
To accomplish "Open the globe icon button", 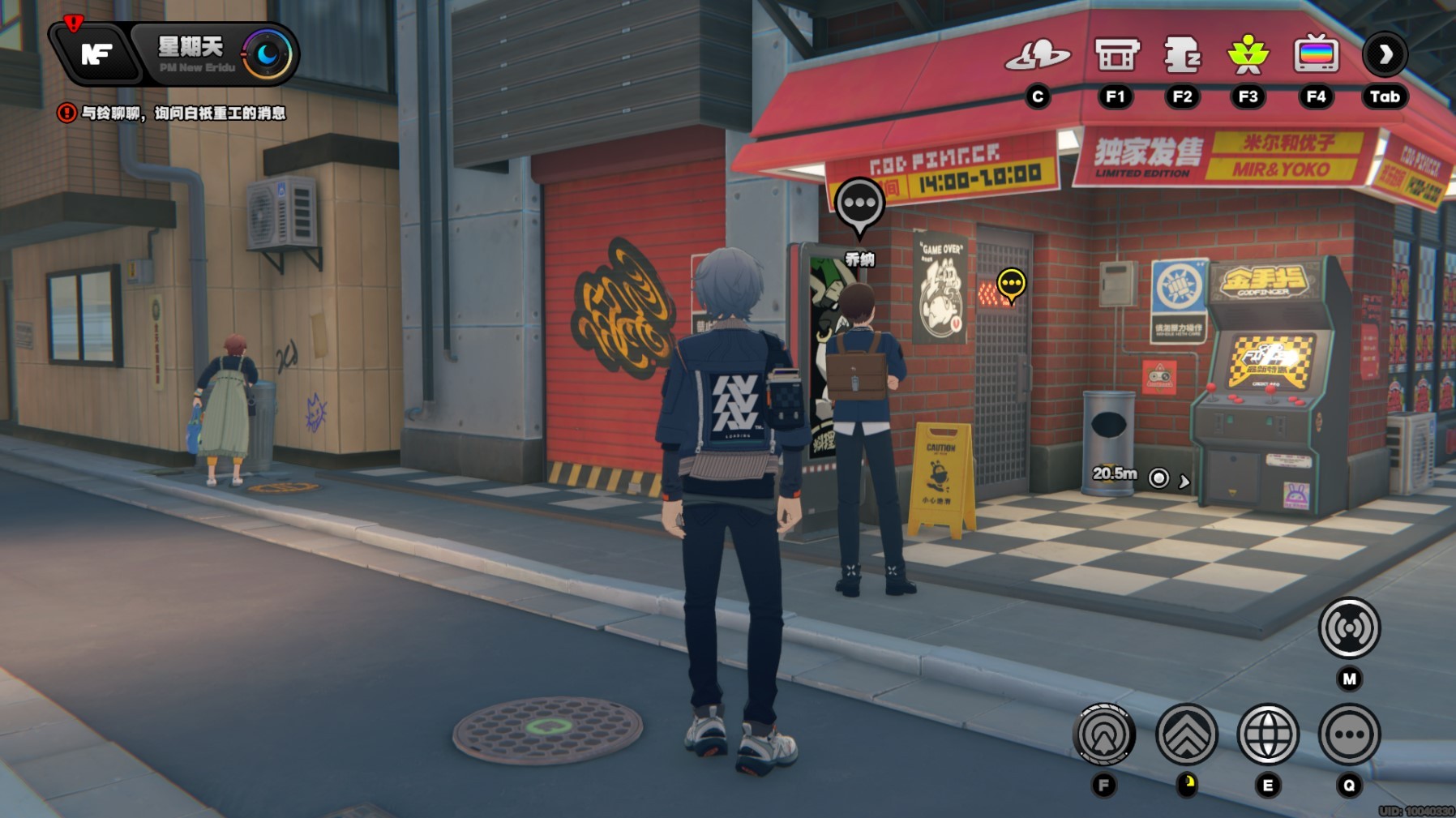I will coord(1268,734).
